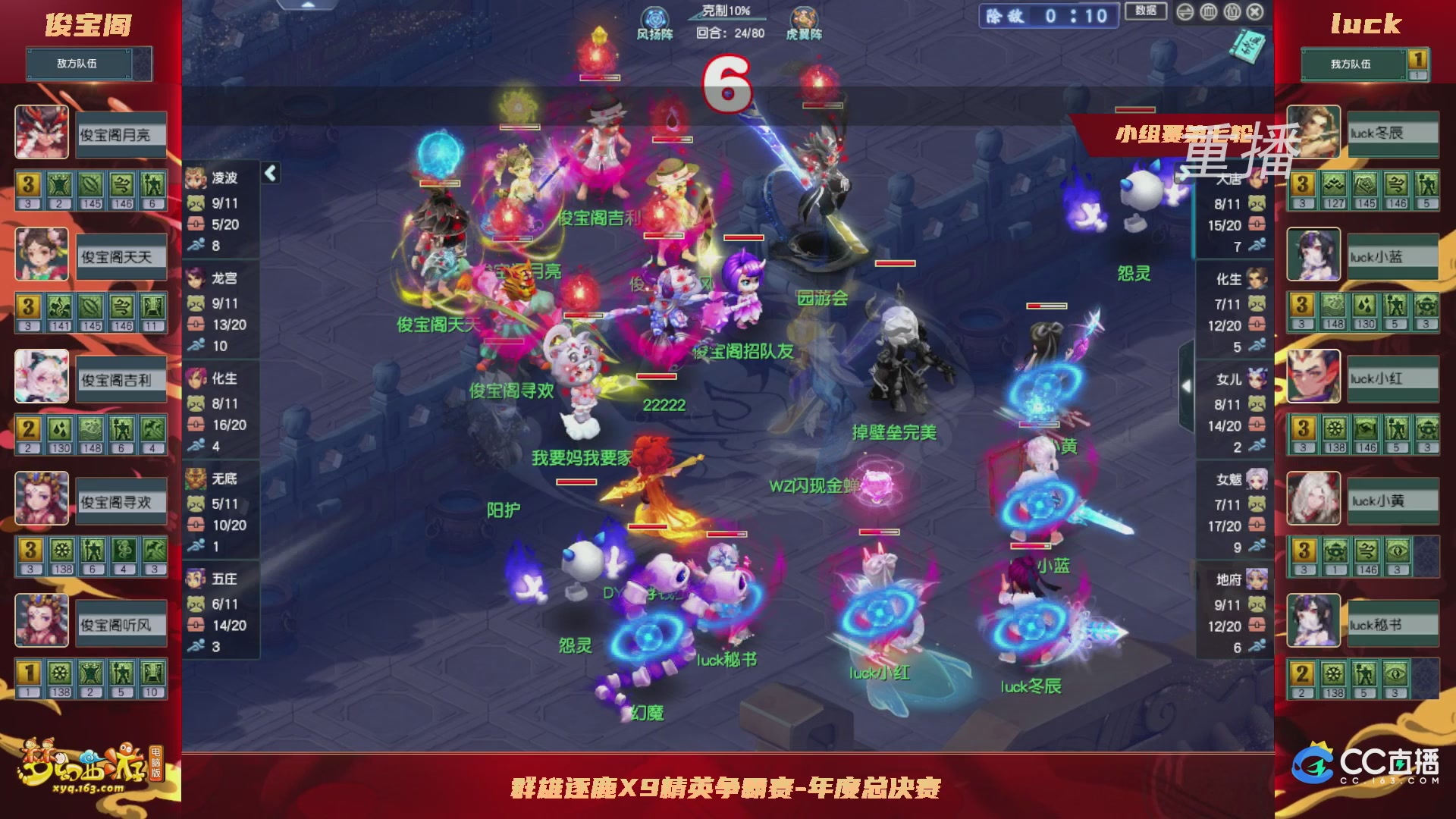This screenshot has width=1456, height=819.
Task: Toggle 俊宝阁听风's last skill slot icon
Action: click(154, 673)
